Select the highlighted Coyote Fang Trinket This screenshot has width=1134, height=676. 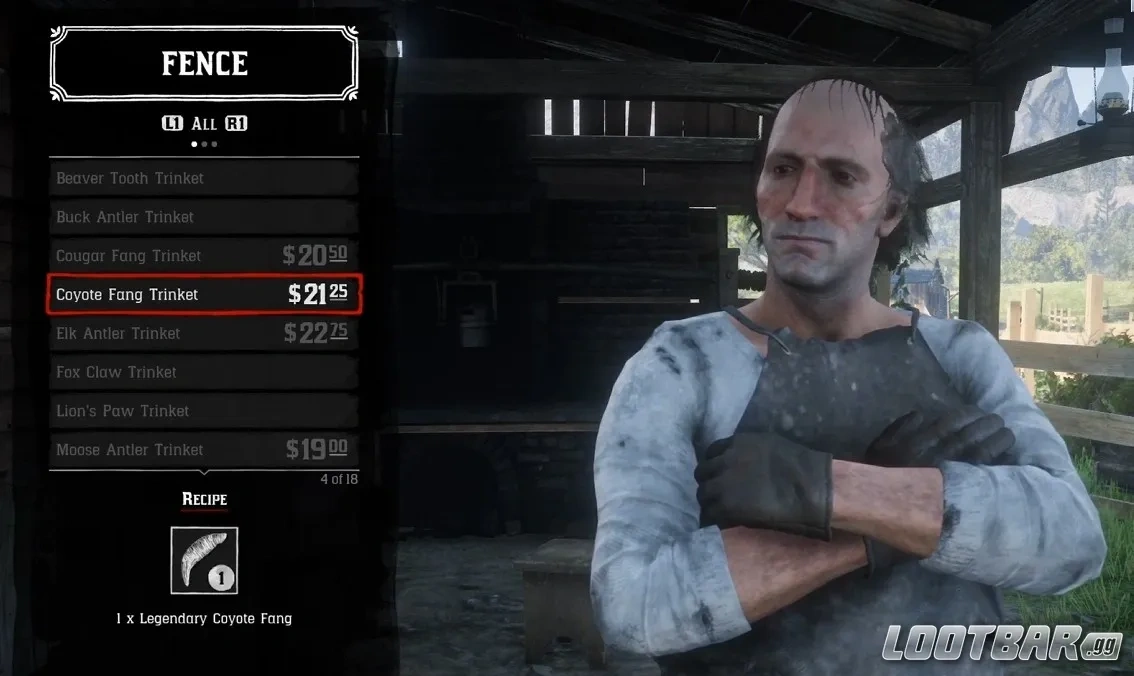(204, 294)
